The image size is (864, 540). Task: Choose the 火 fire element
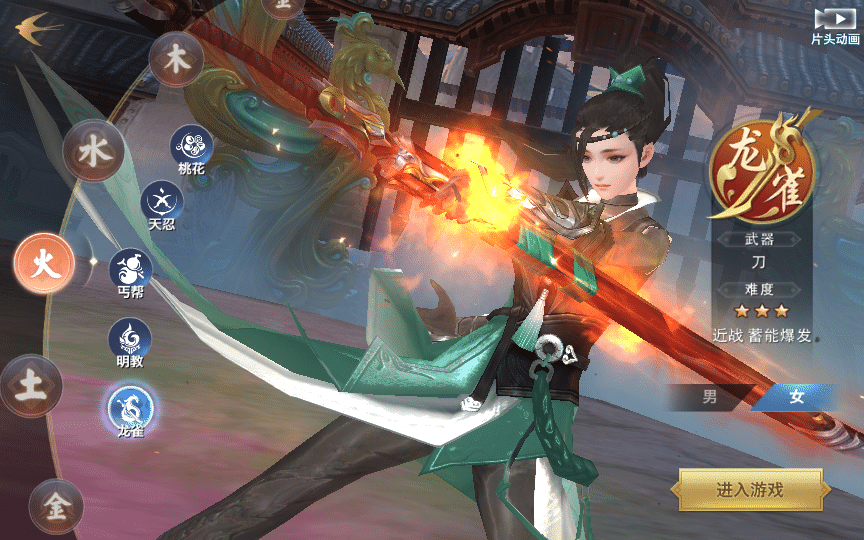click(x=44, y=264)
